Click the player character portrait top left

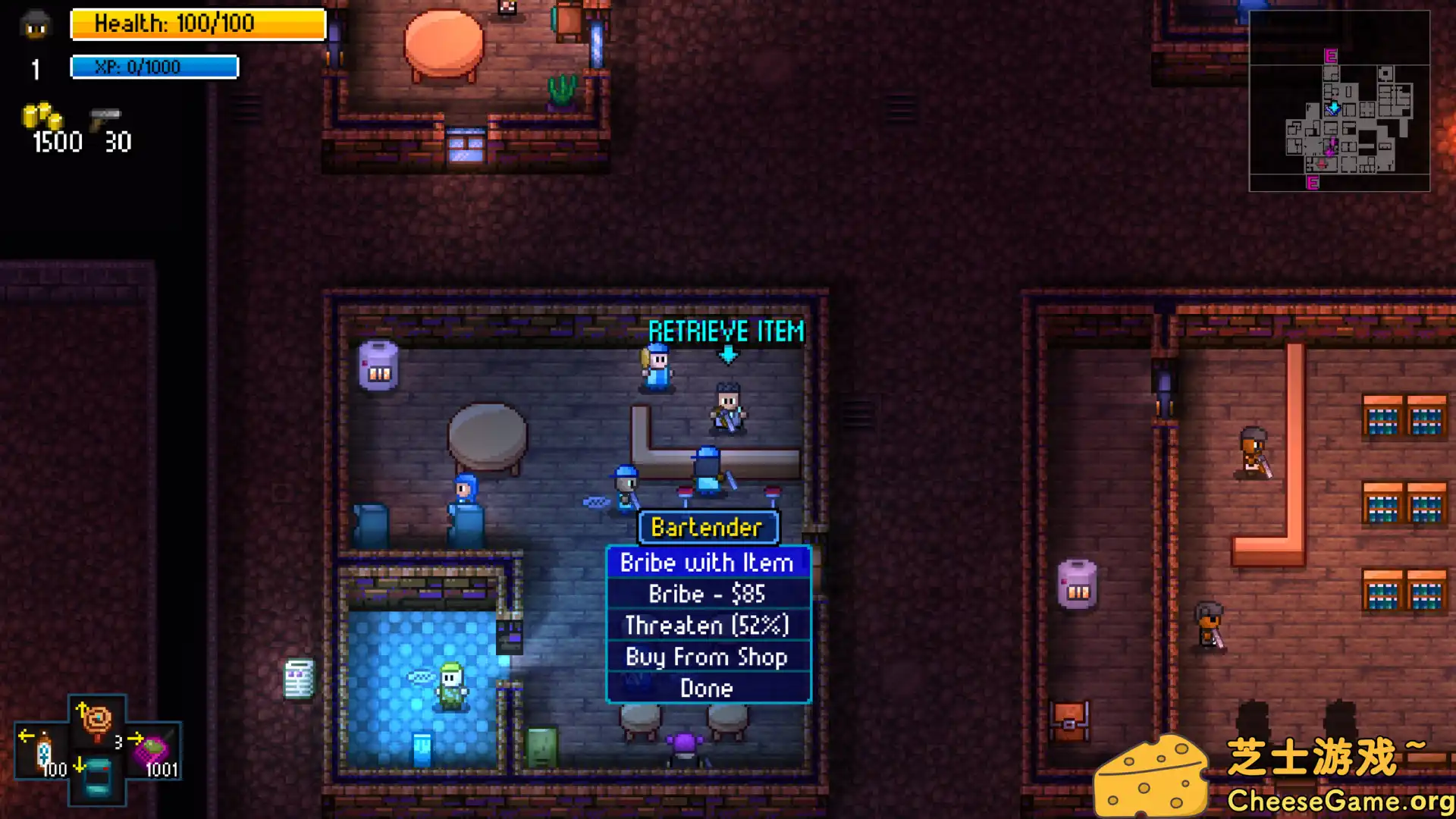pyautogui.click(x=33, y=26)
